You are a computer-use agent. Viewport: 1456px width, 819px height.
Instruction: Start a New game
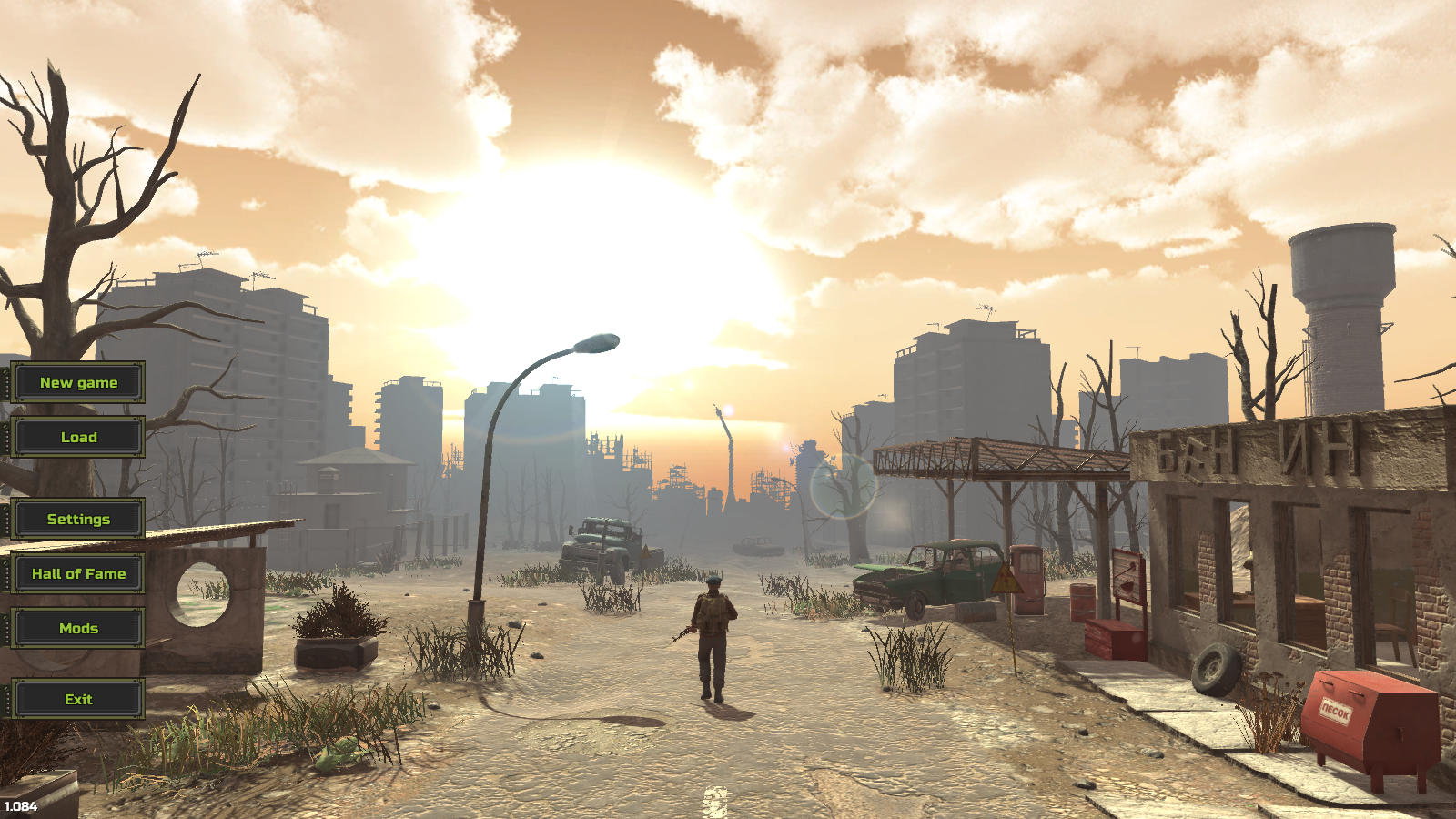point(78,383)
